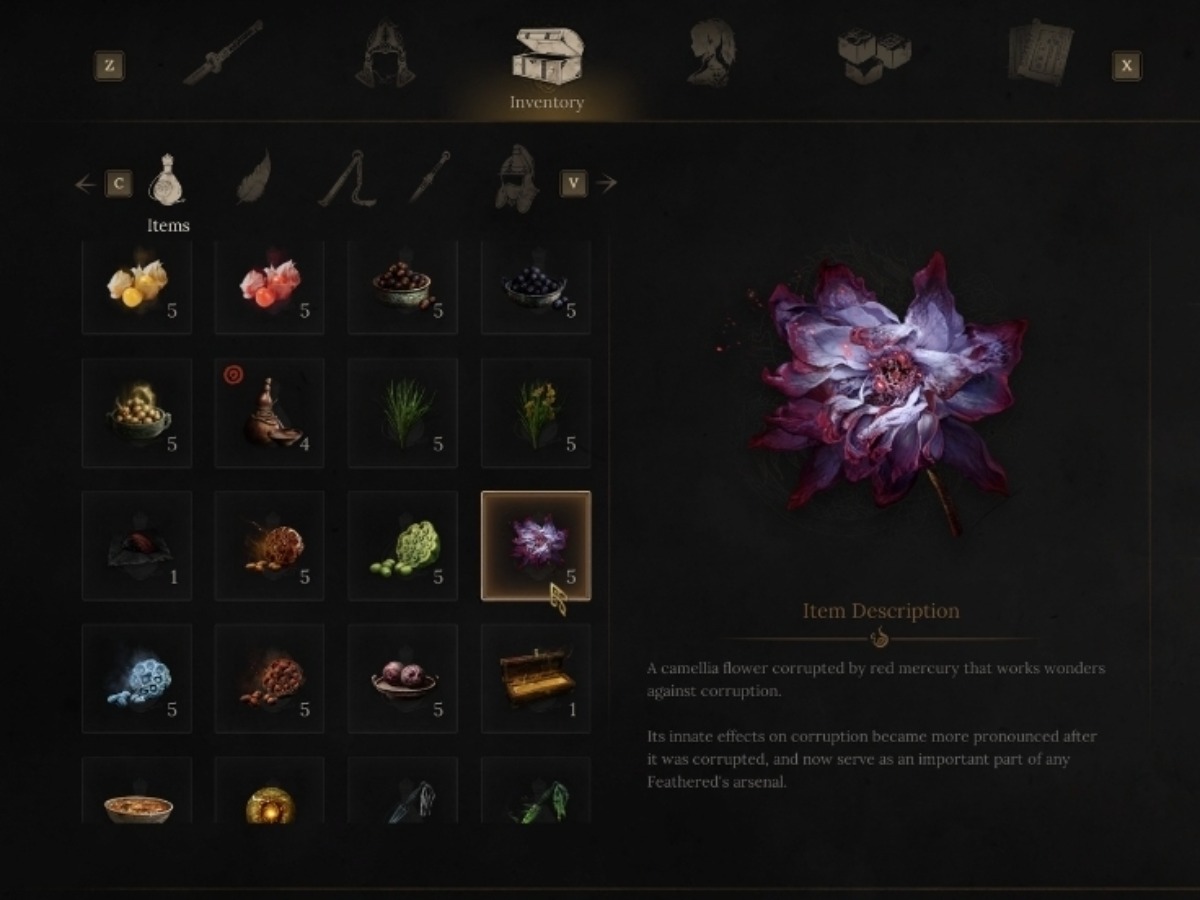This screenshot has width=1200, height=900.
Task: Select the blue lotus seed pod item
Action: click(137, 679)
